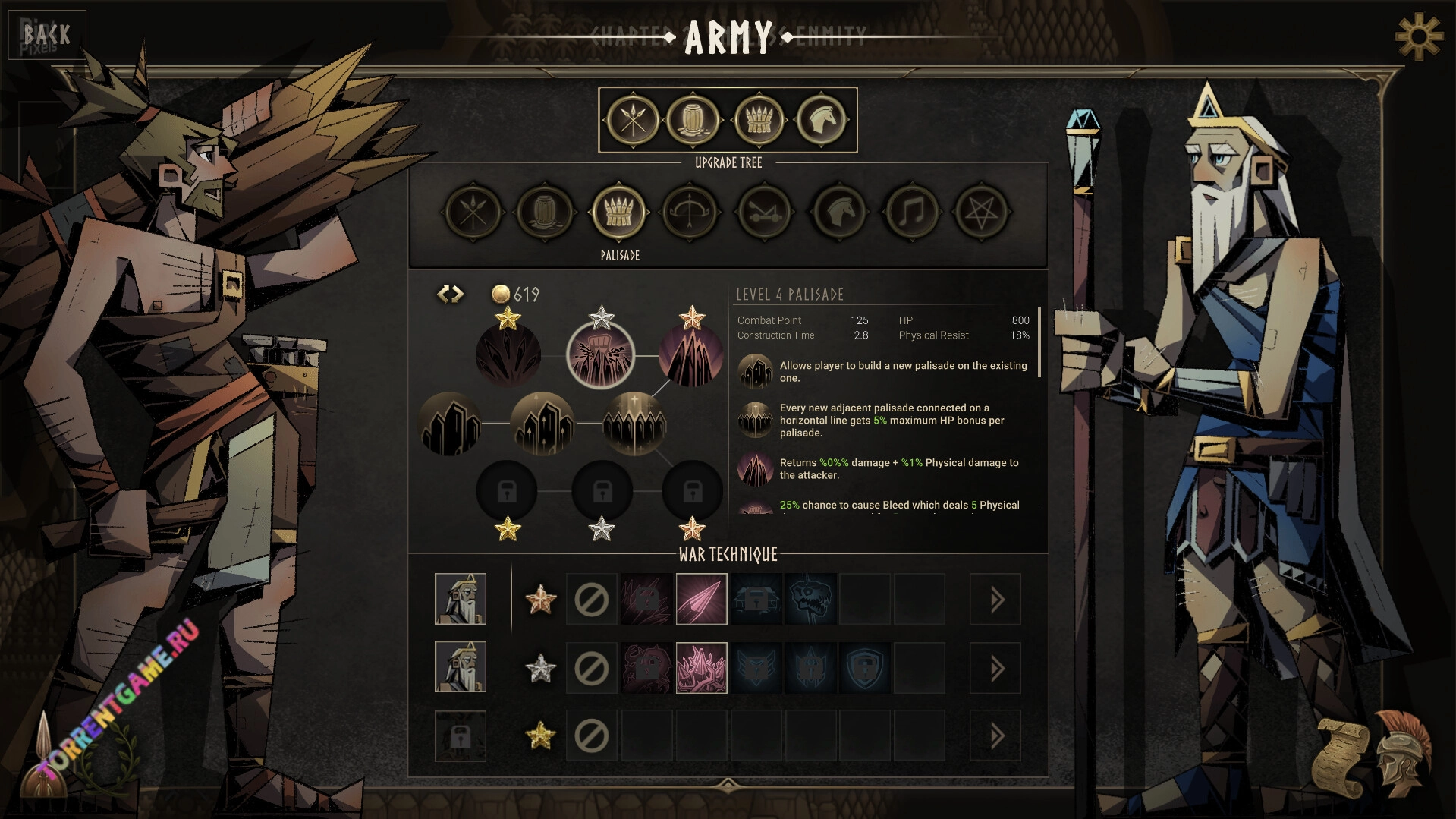The height and width of the screenshot is (819, 1456).
Task: Click the crossed spears army slot
Action: click(x=631, y=120)
